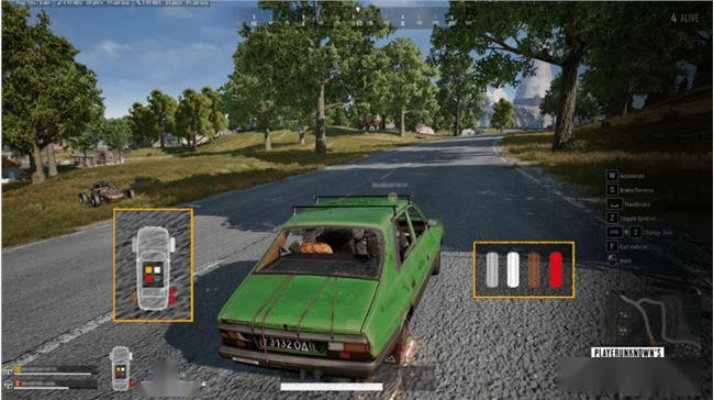Click the small car seat indicator beside health bar
This screenshot has height=400, width=714.
(120, 367)
